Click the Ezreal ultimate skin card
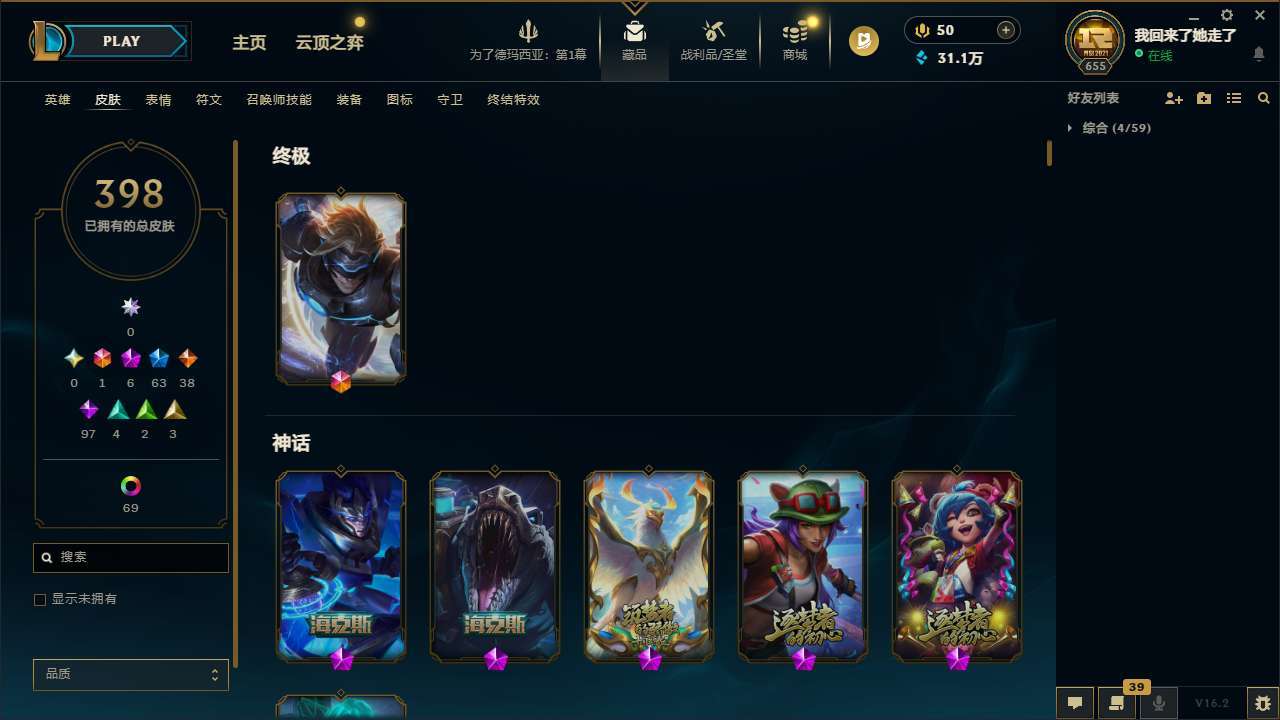1280x720 pixels. pos(340,288)
